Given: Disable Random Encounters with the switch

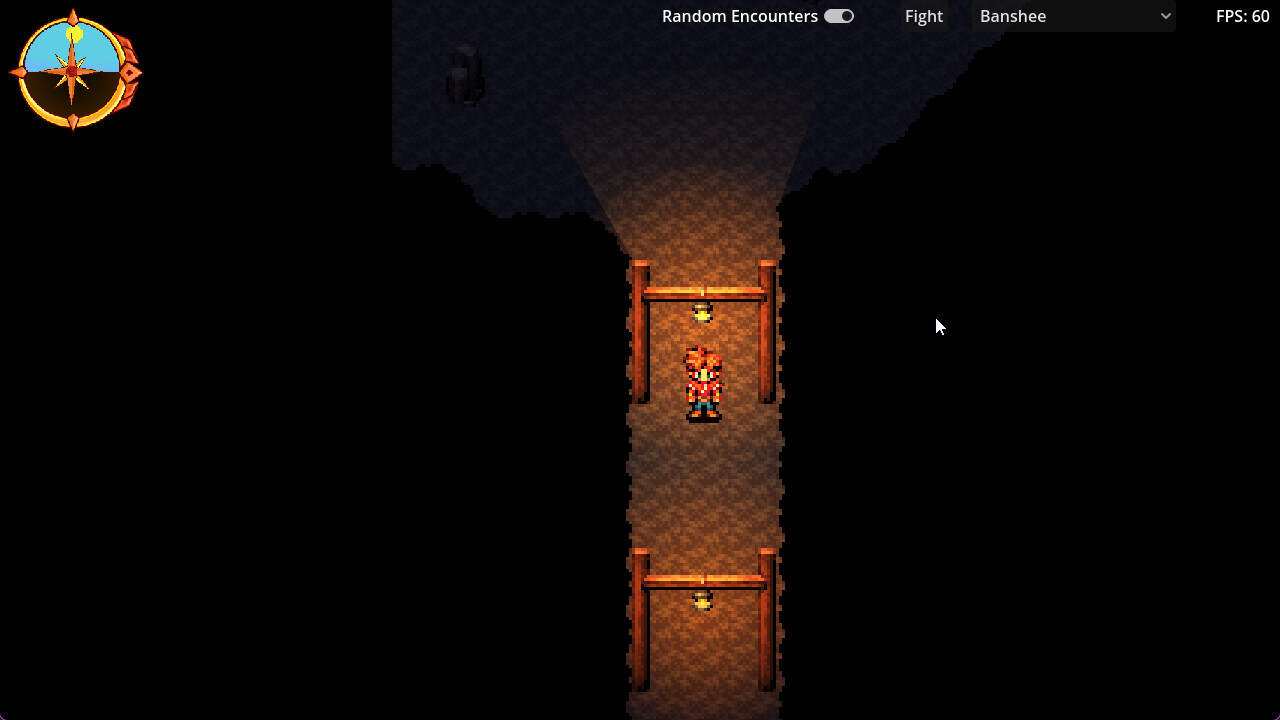Looking at the screenshot, I should (x=838, y=16).
